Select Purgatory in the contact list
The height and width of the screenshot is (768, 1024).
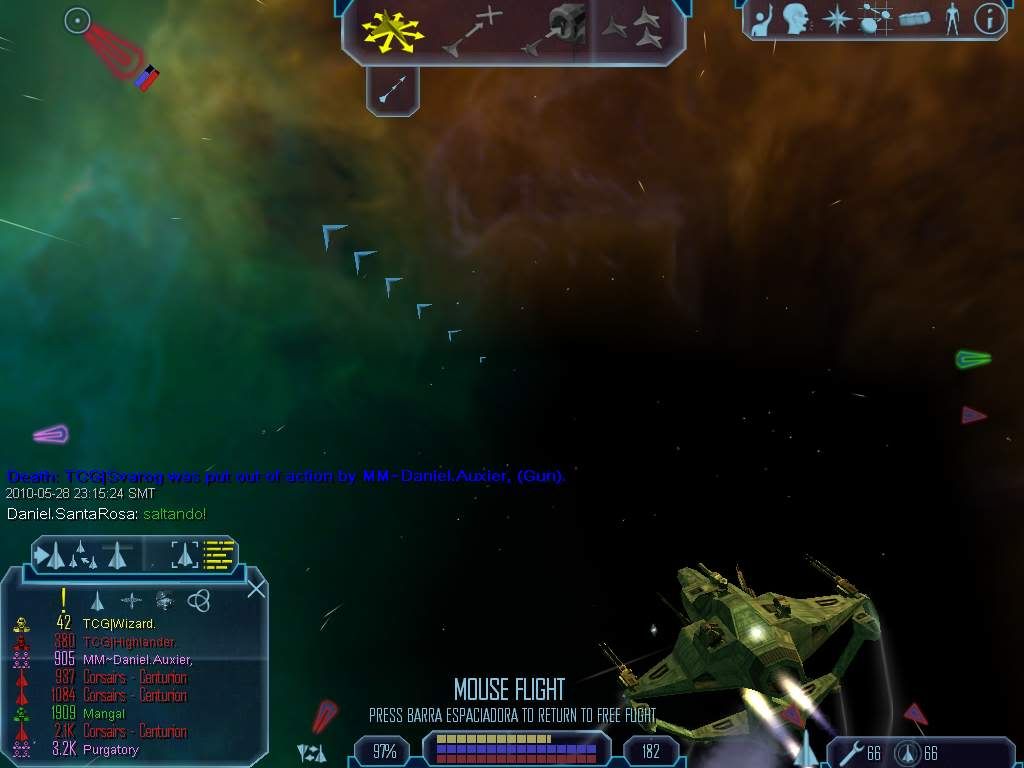coord(110,750)
